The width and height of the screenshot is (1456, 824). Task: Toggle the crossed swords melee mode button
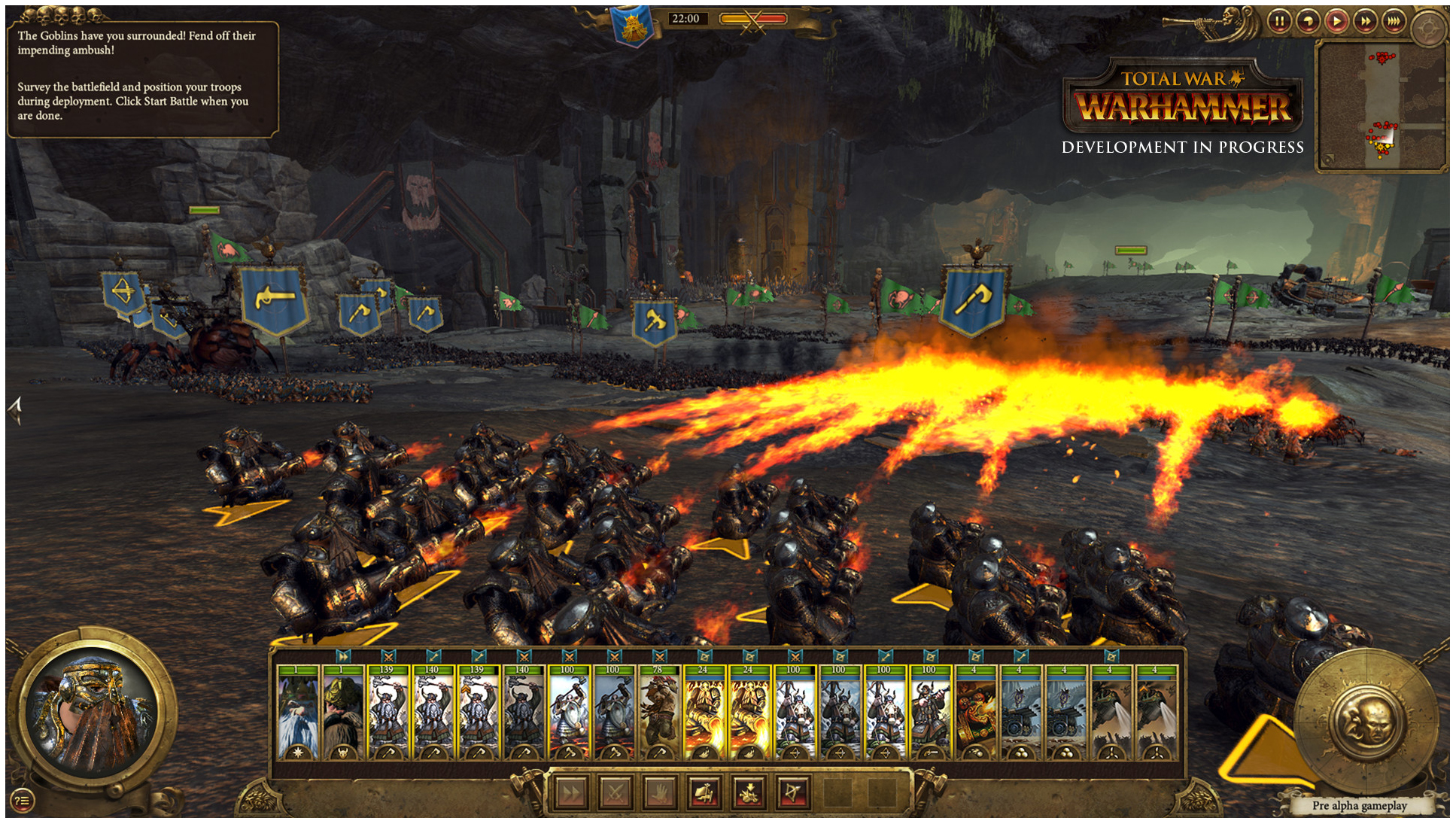tap(616, 792)
